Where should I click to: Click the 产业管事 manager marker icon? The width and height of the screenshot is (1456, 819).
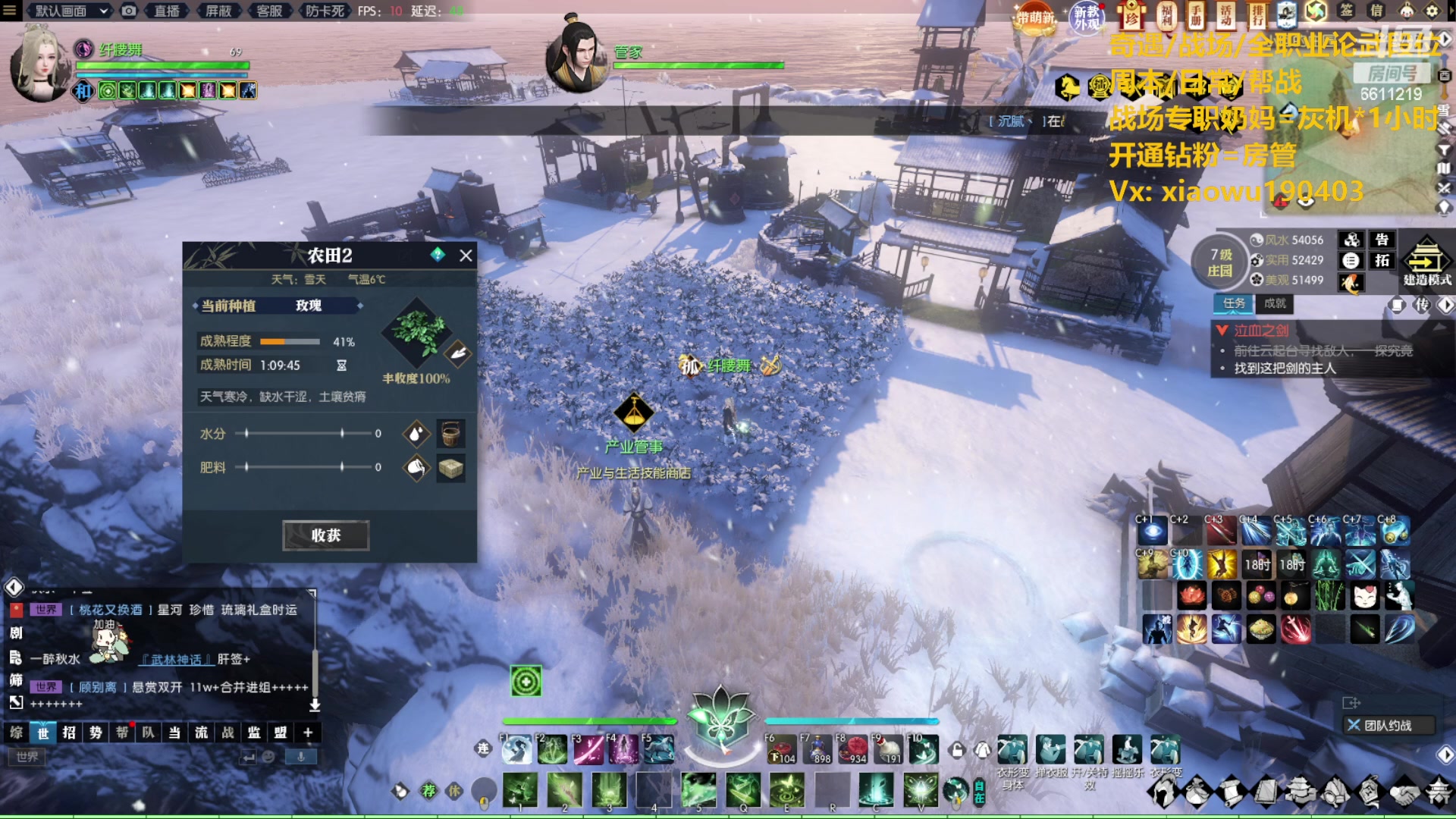(x=634, y=412)
